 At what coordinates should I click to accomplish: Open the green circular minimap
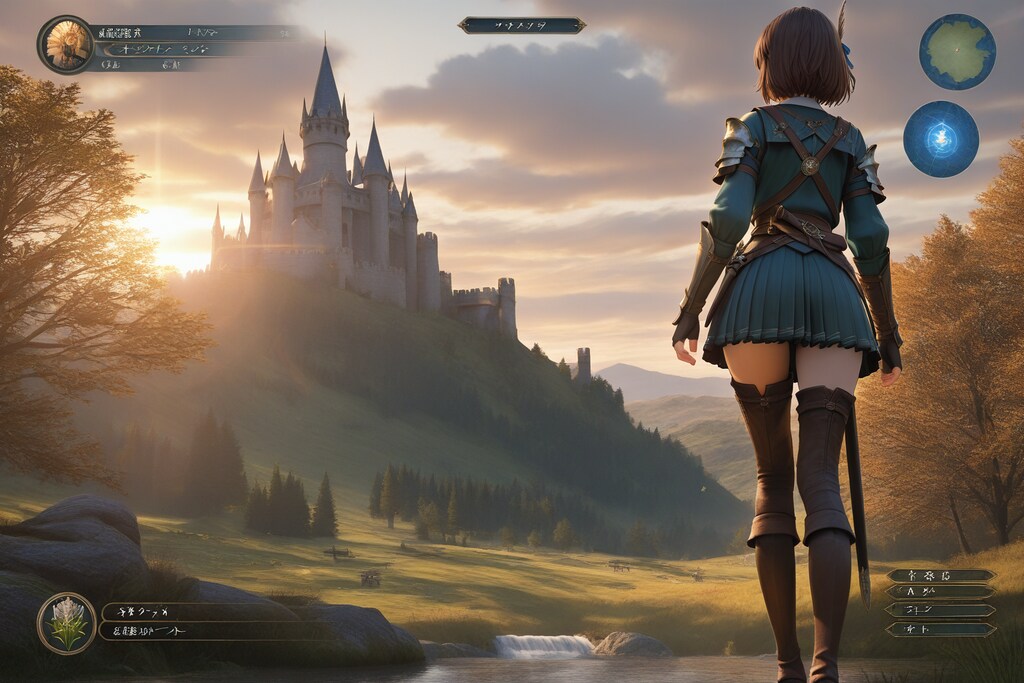[957, 52]
